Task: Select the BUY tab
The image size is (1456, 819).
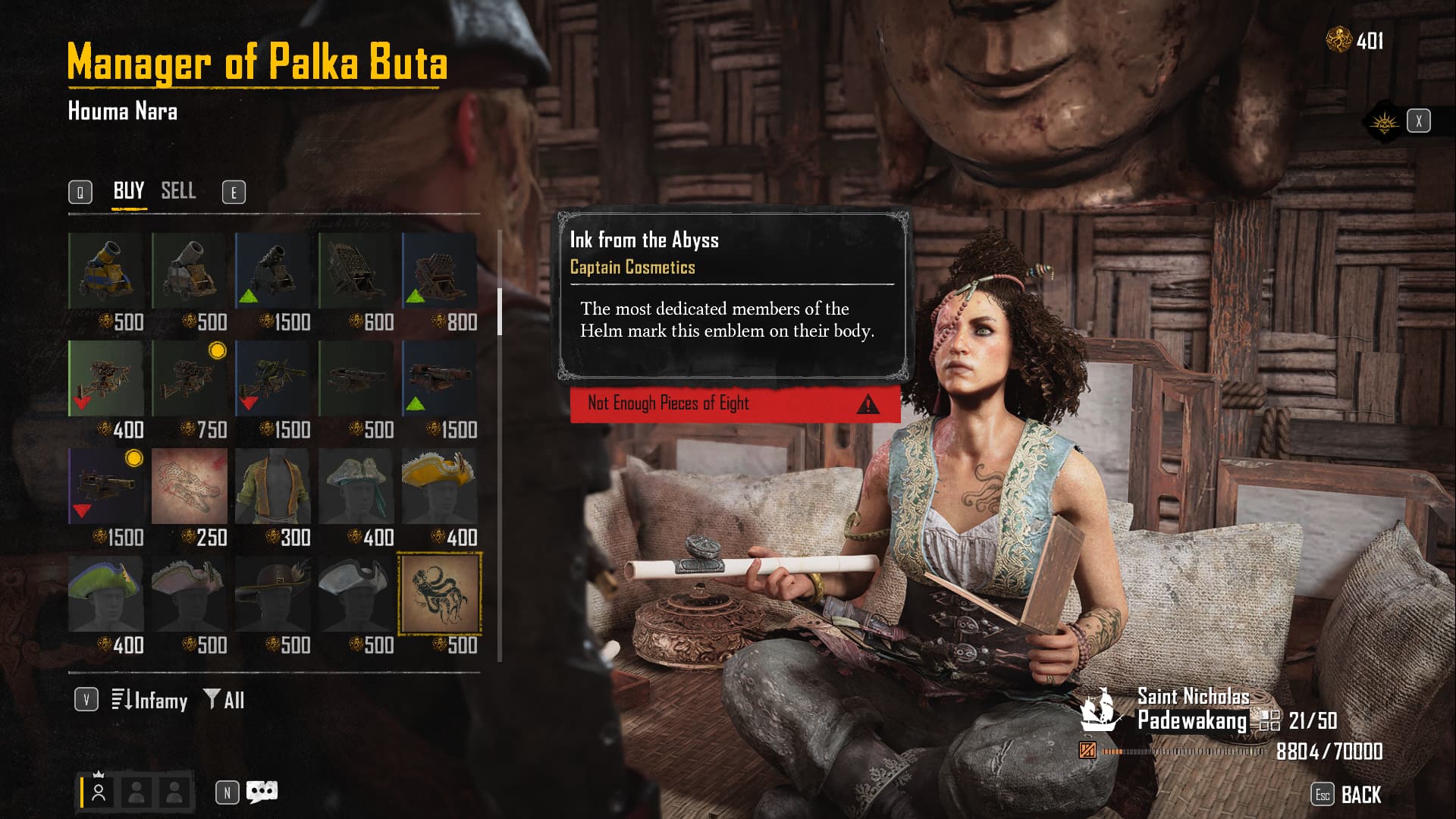Action: 129,191
